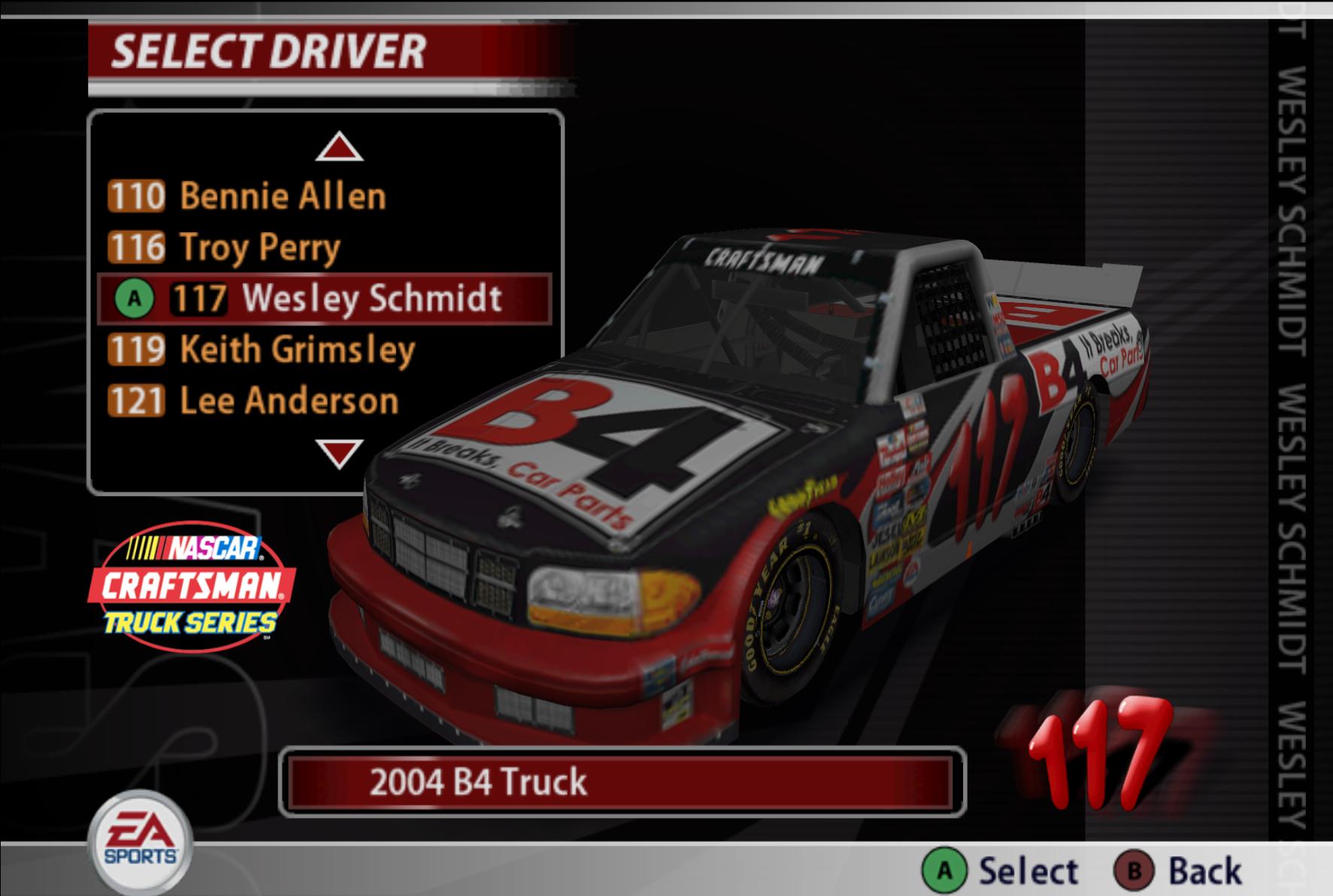
Task: Choose driver 121 Lee Anderson
Action: tap(253, 401)
